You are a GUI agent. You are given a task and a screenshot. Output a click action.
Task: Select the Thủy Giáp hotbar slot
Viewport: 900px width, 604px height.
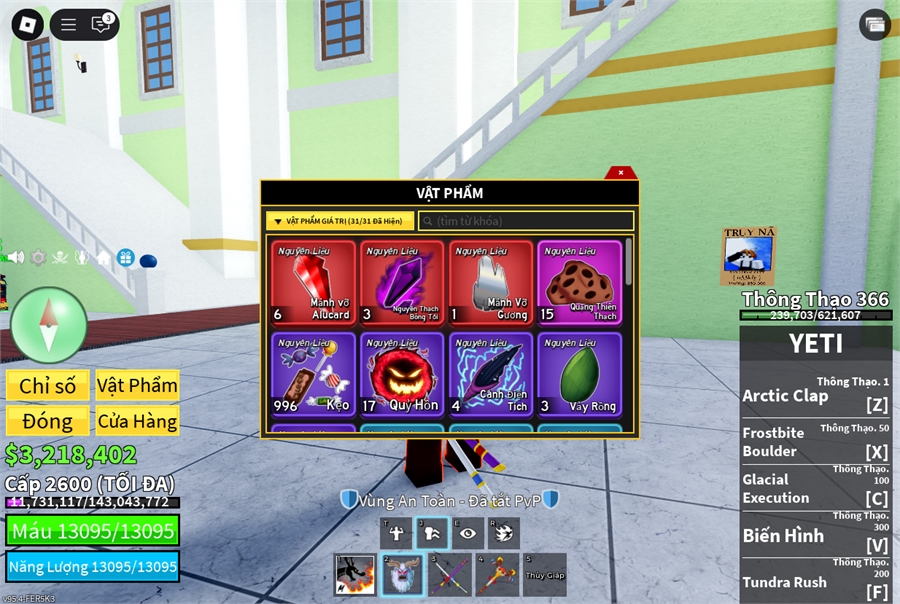point(544,575)
